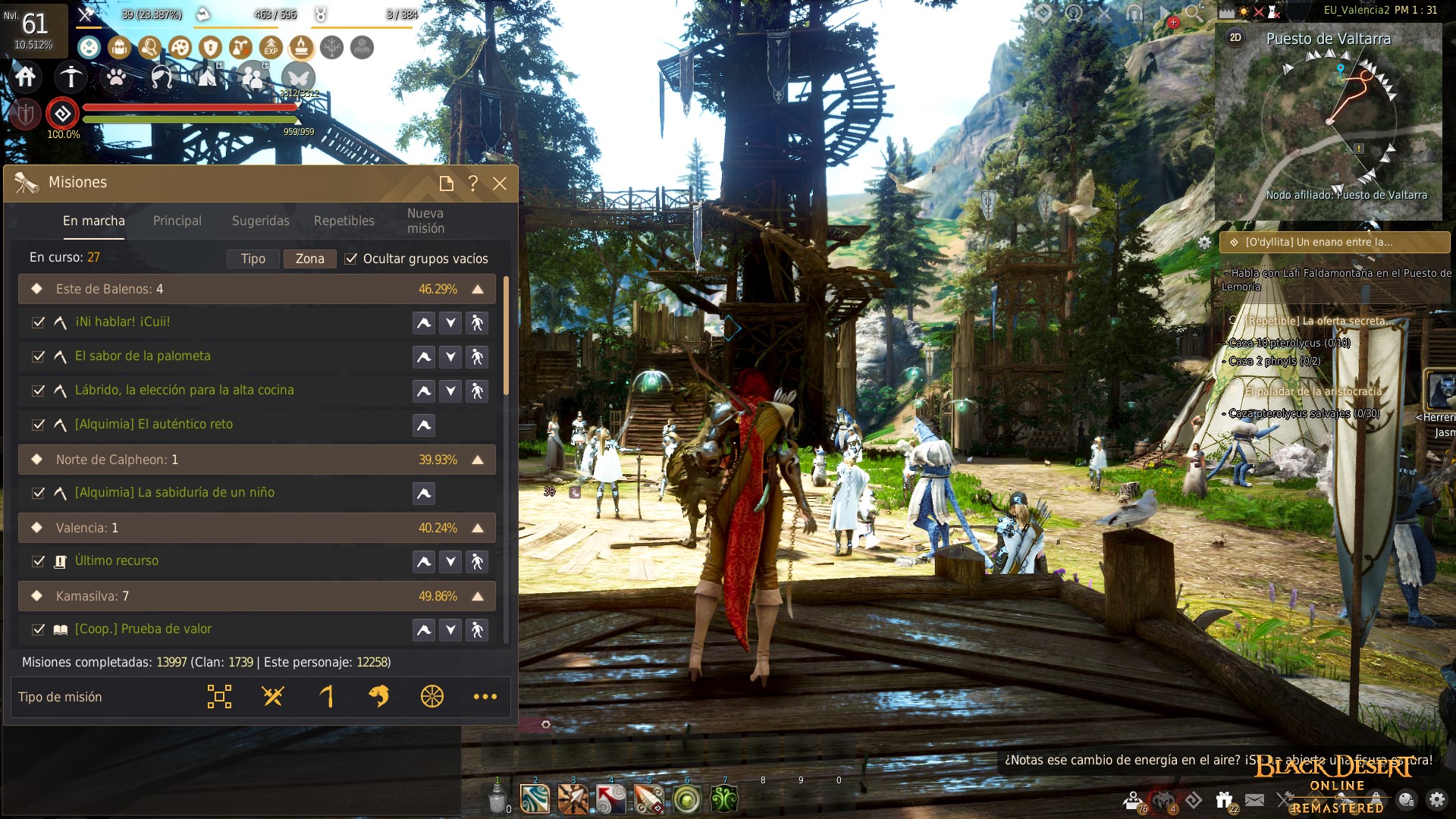
Task: Uncheck the Último recurso quest checkbox
Action: [x=38, y=561]
